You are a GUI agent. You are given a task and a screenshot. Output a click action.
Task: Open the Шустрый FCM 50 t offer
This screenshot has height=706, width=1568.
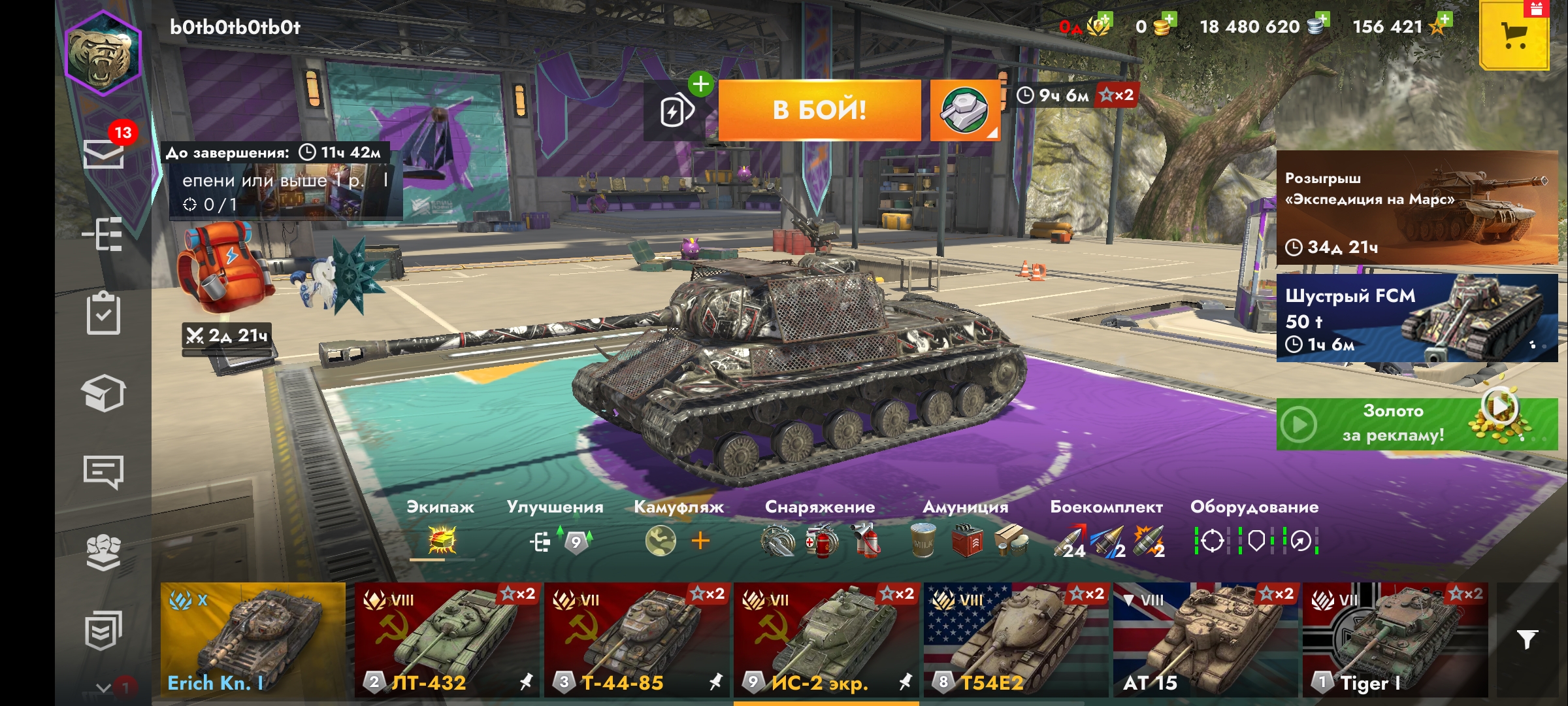1416,318
